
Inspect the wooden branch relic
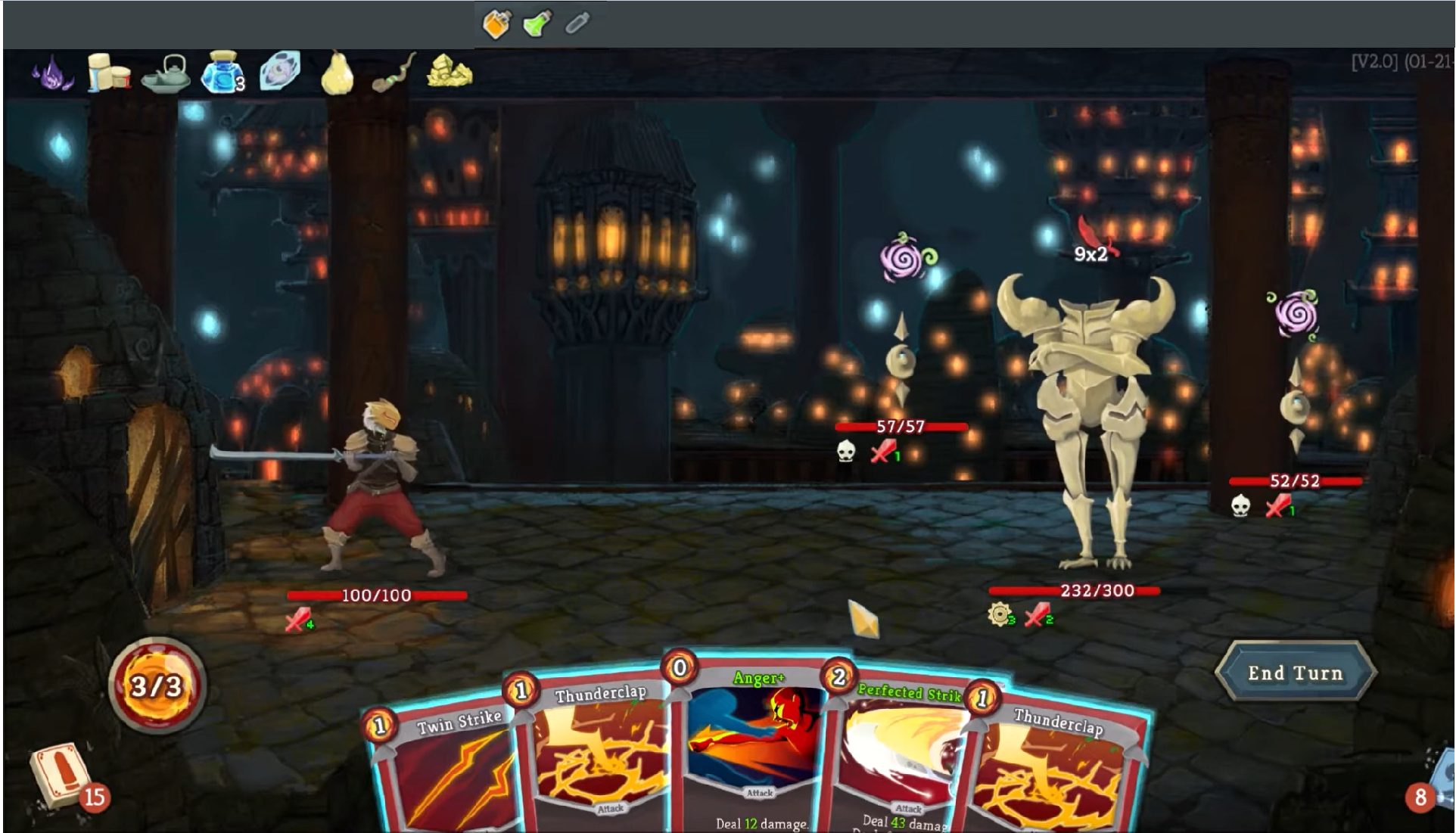(394, 73)
